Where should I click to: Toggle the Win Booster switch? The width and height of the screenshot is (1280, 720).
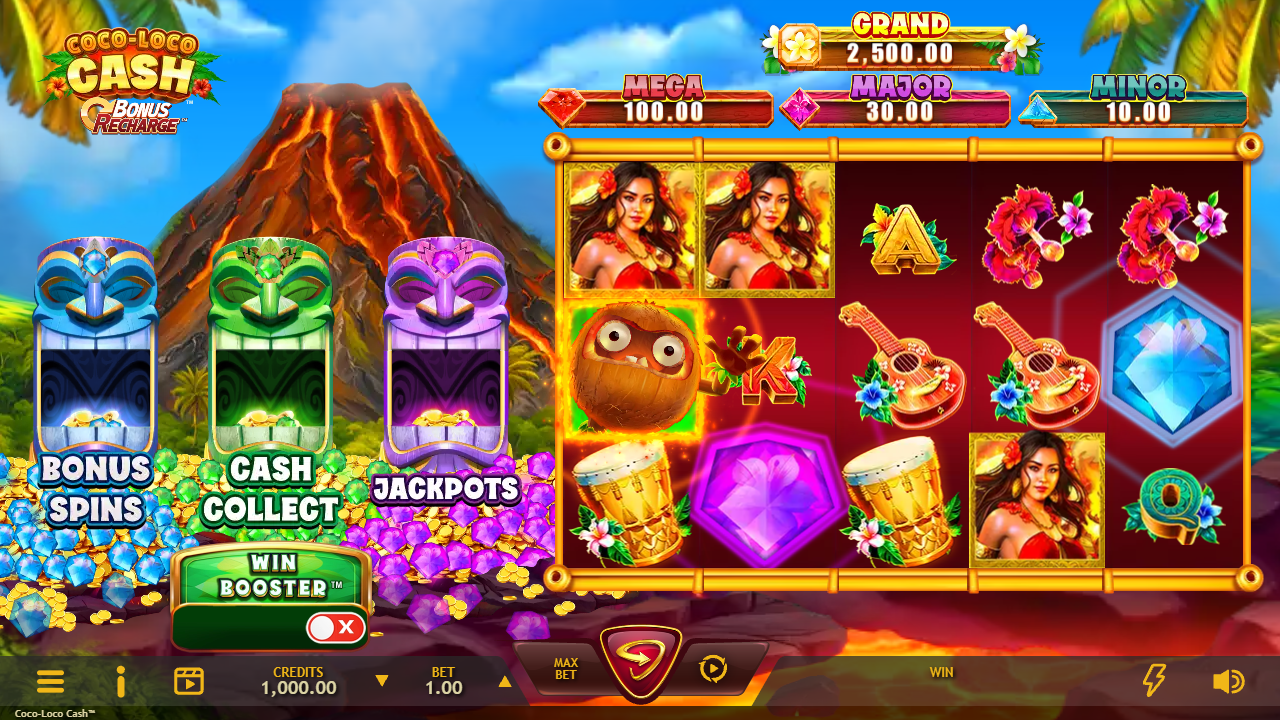click(335, 628)
